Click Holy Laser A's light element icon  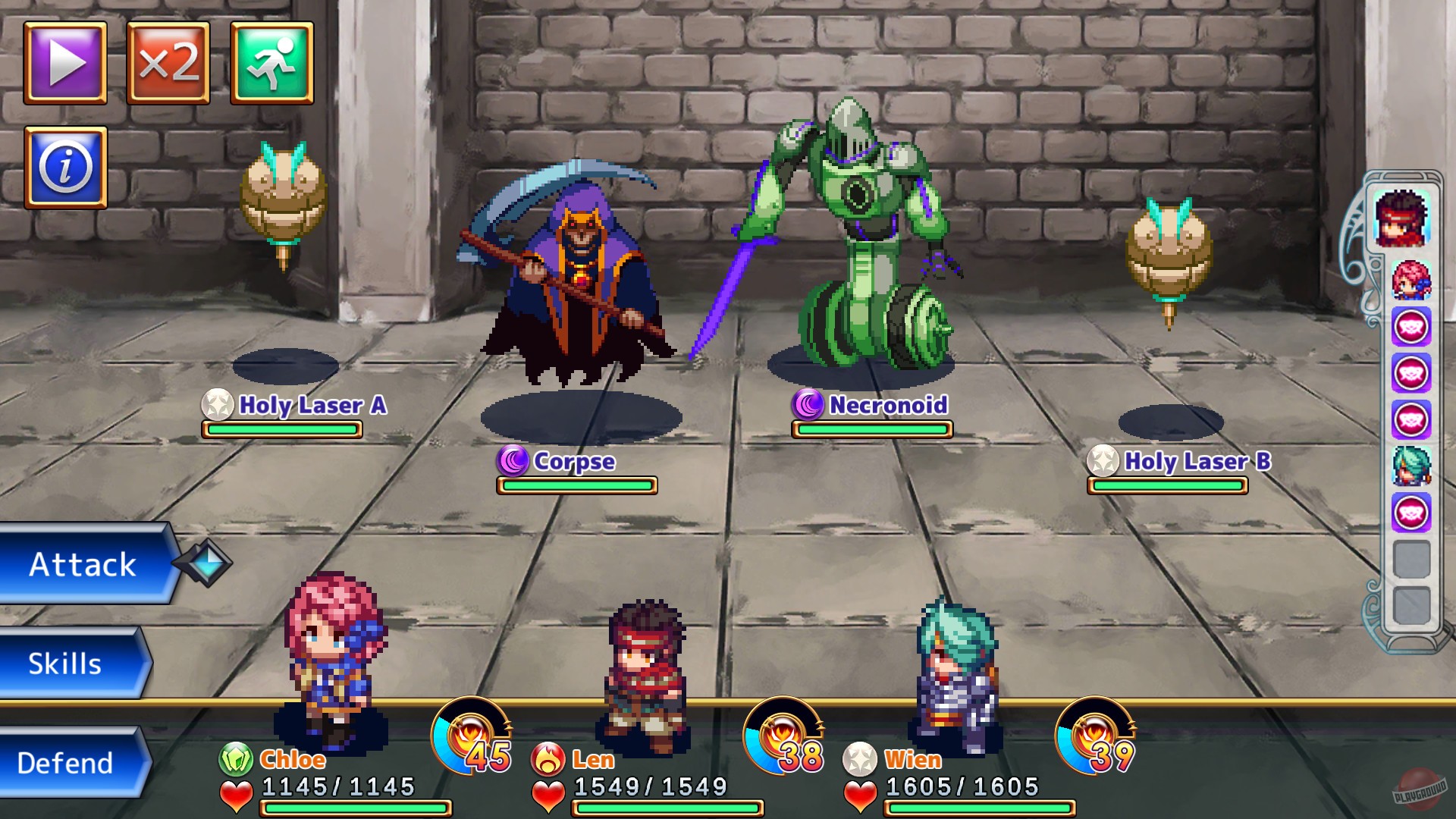(216, 406)
